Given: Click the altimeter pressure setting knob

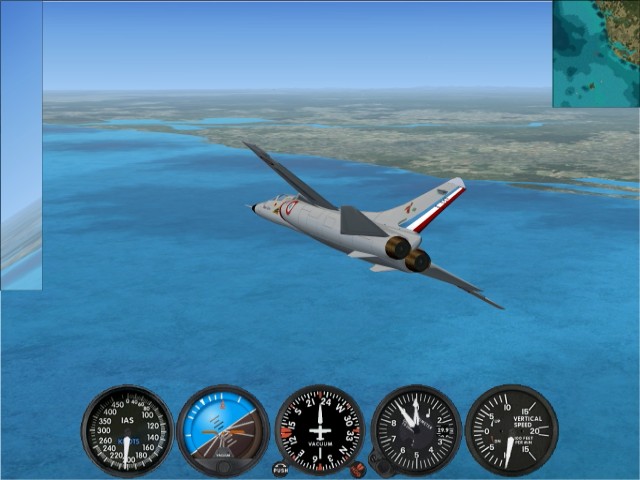Looking at the screenshot, I should (378, 463).
